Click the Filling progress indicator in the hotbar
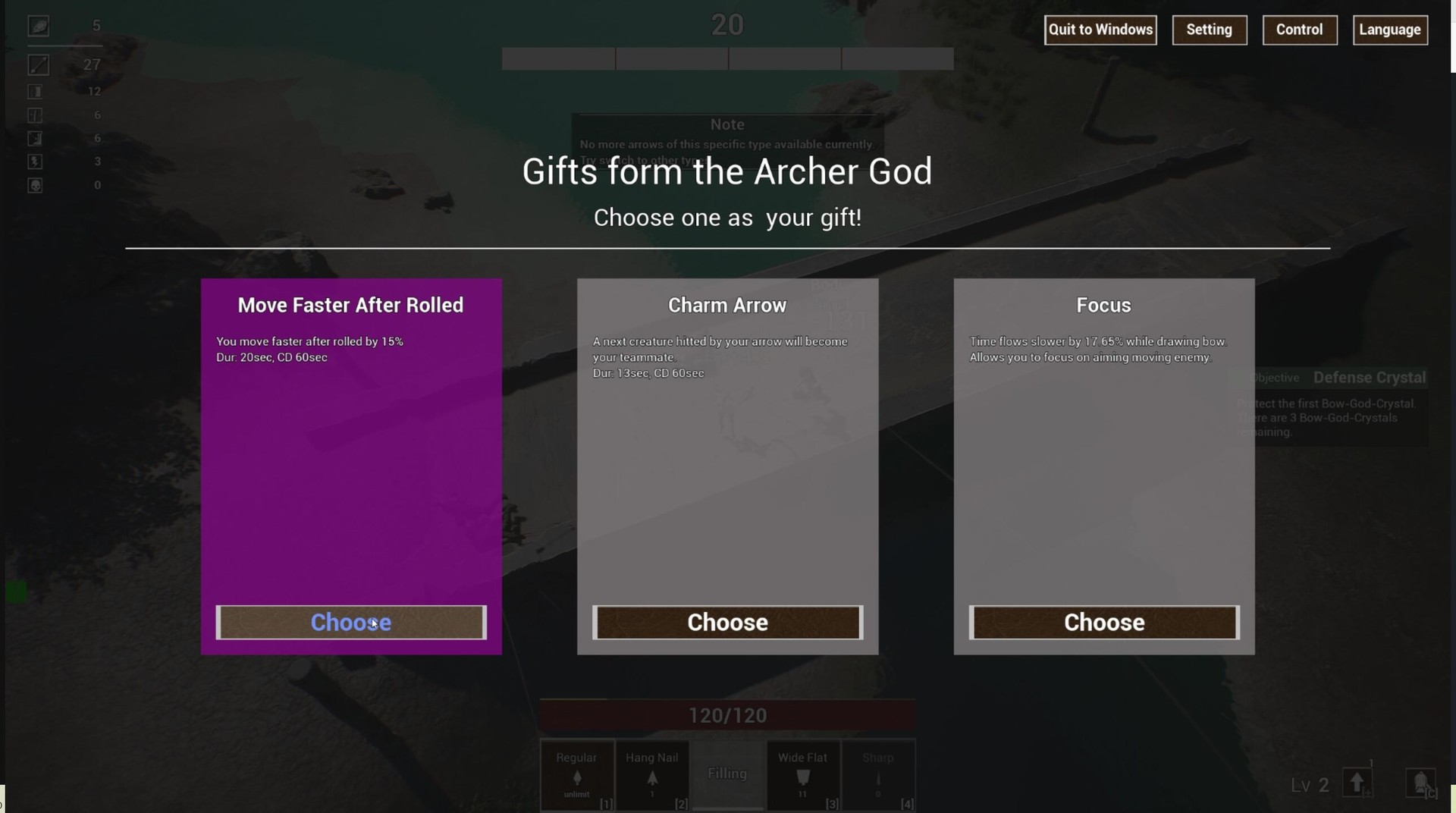This screenshot has width=1456, height=813. click(727, 774)
